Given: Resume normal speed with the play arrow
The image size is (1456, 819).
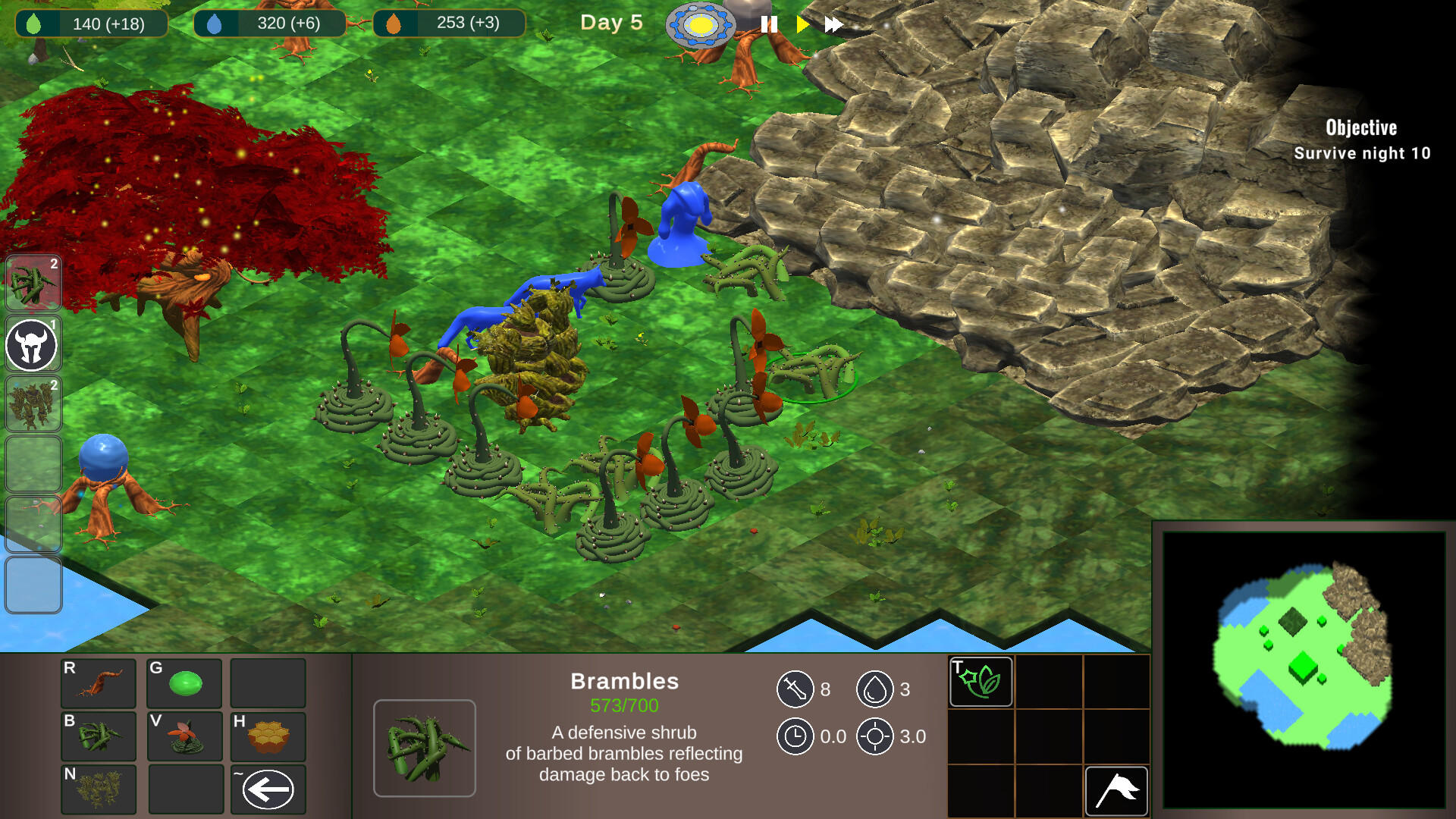Looking at the screenshot, I should (x=802, y=24).
